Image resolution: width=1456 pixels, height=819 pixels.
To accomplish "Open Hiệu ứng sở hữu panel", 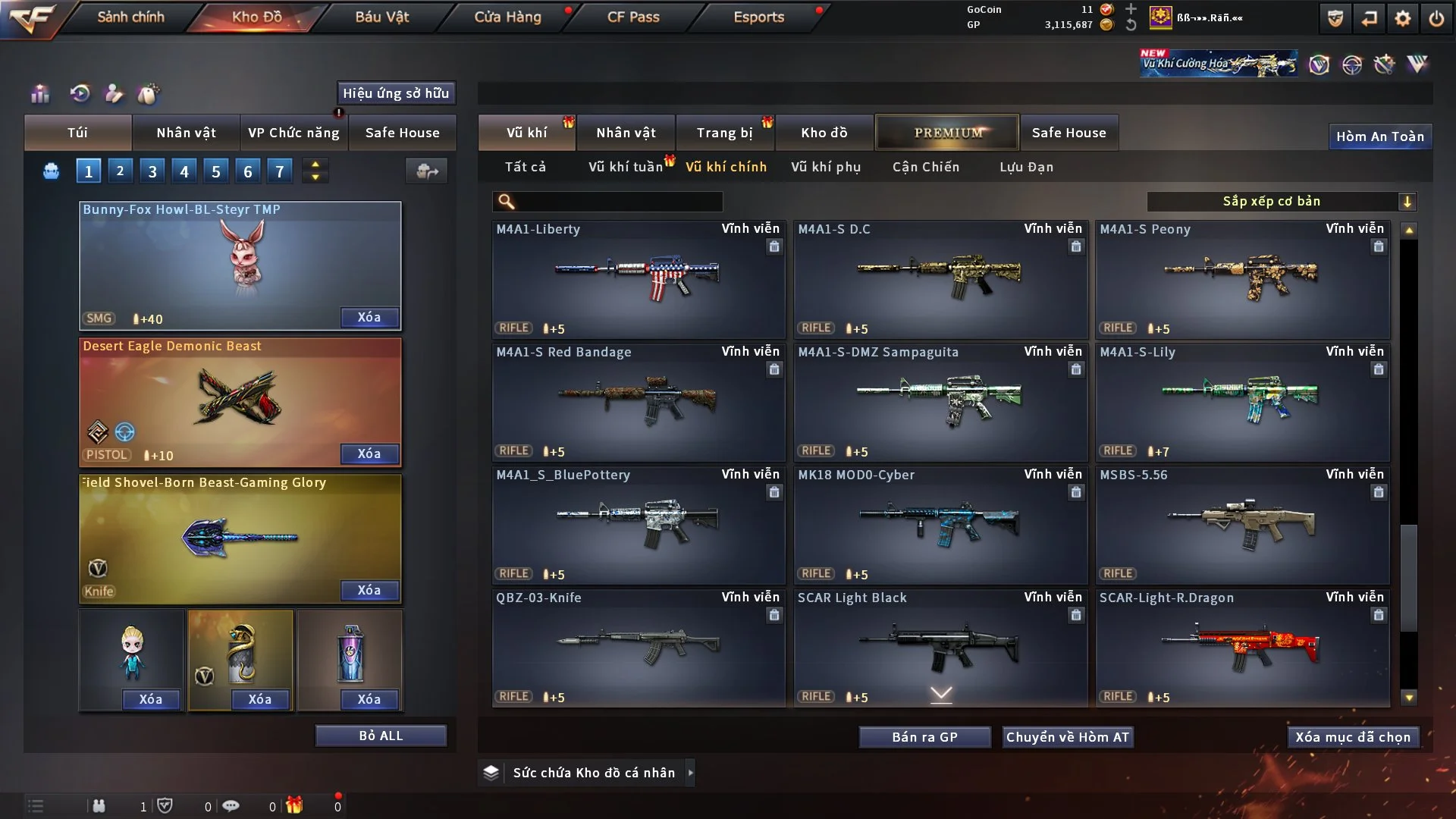I will coord(396,93).
